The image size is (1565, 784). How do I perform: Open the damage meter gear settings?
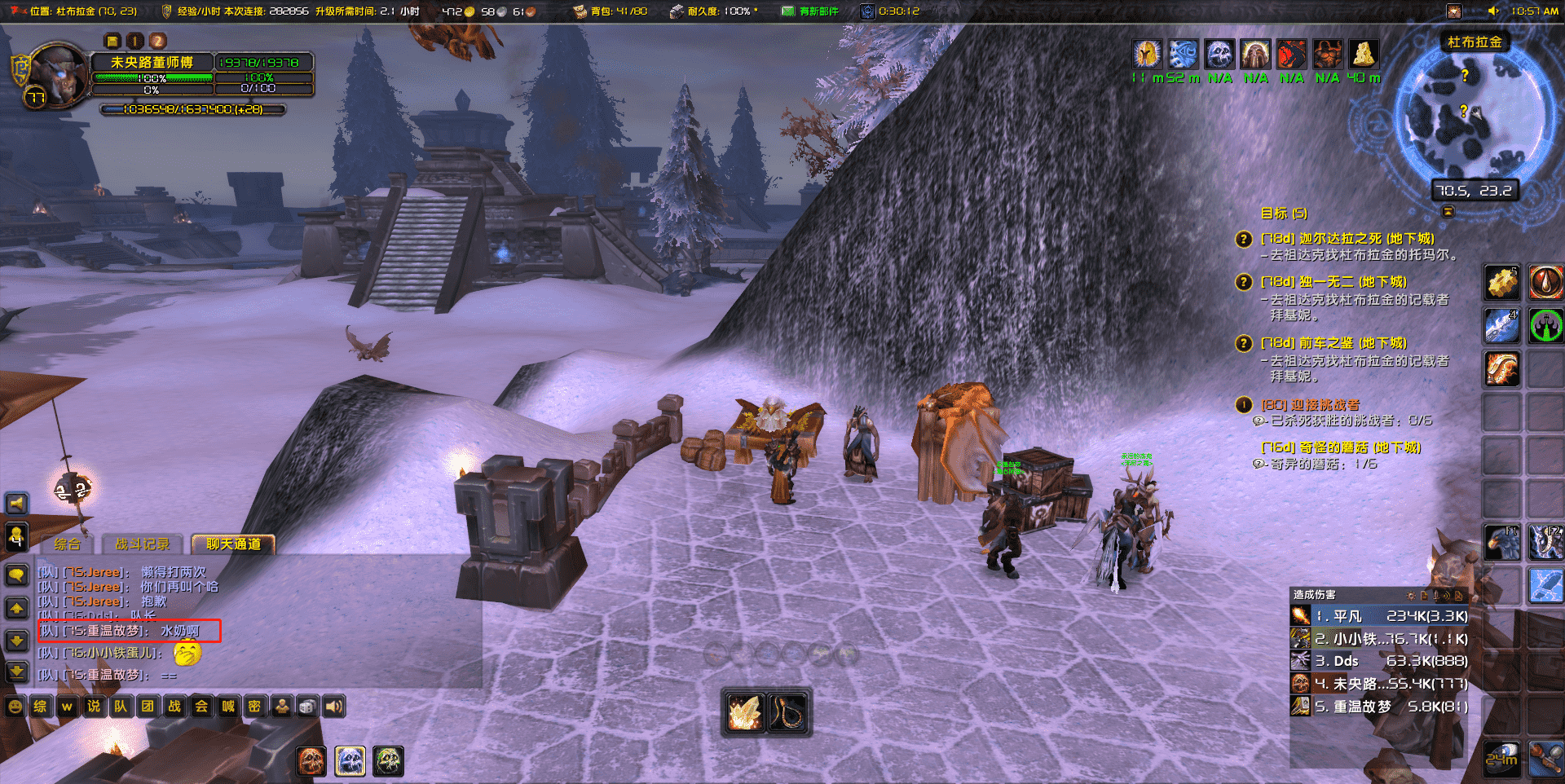[1411, 596]
